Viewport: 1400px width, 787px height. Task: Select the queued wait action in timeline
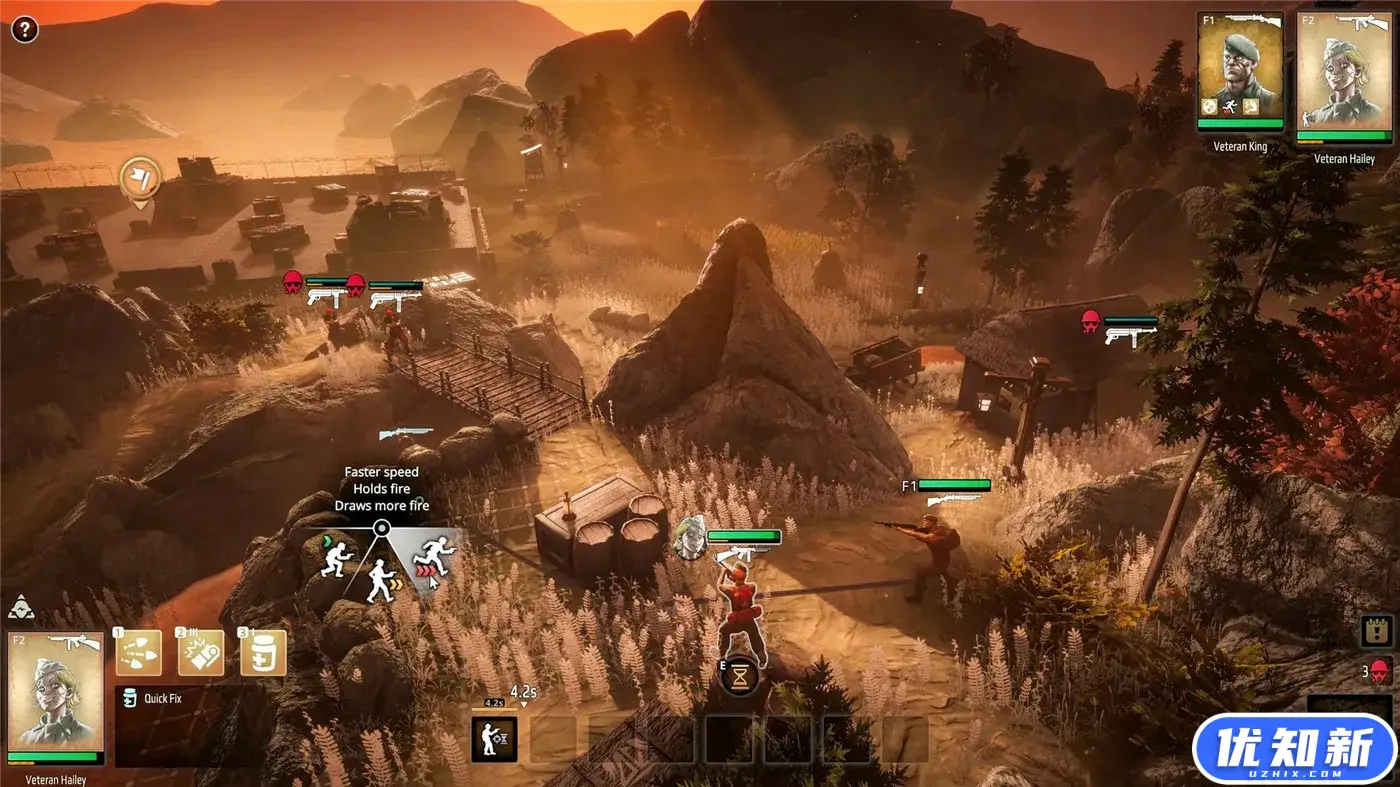coord(494,739)
